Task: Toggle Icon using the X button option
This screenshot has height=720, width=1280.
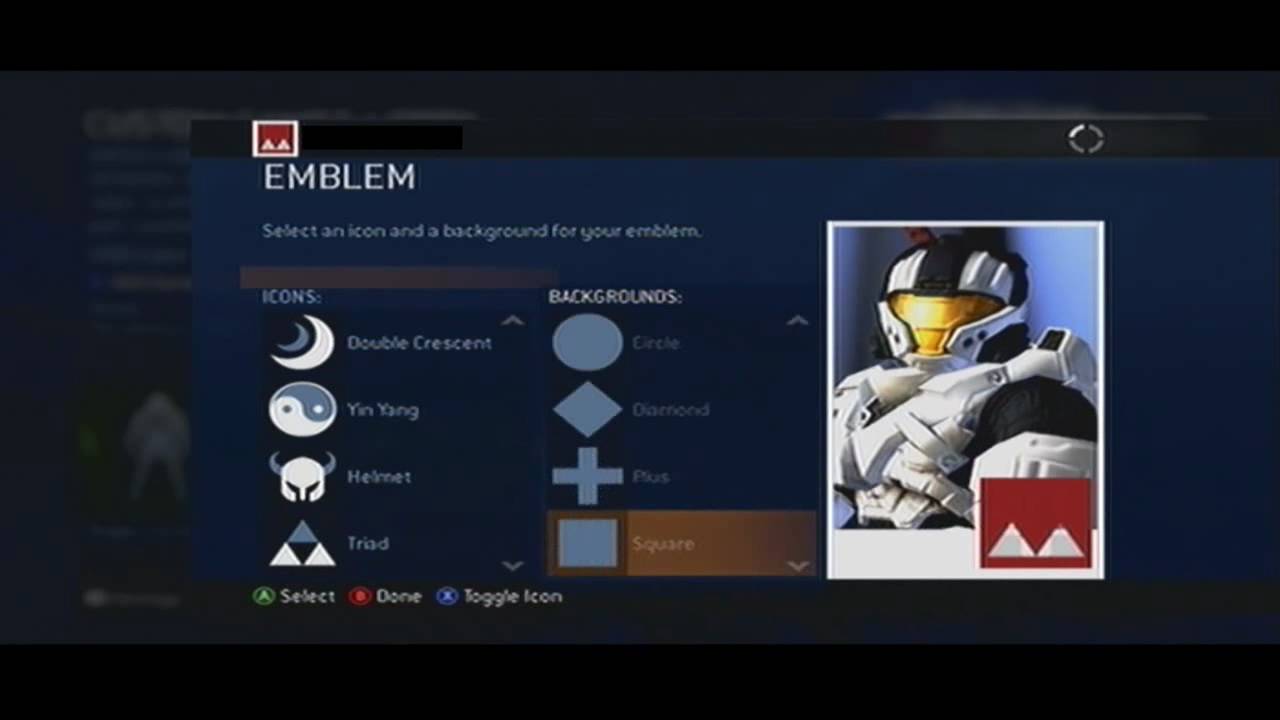Action: coord(446,596)
